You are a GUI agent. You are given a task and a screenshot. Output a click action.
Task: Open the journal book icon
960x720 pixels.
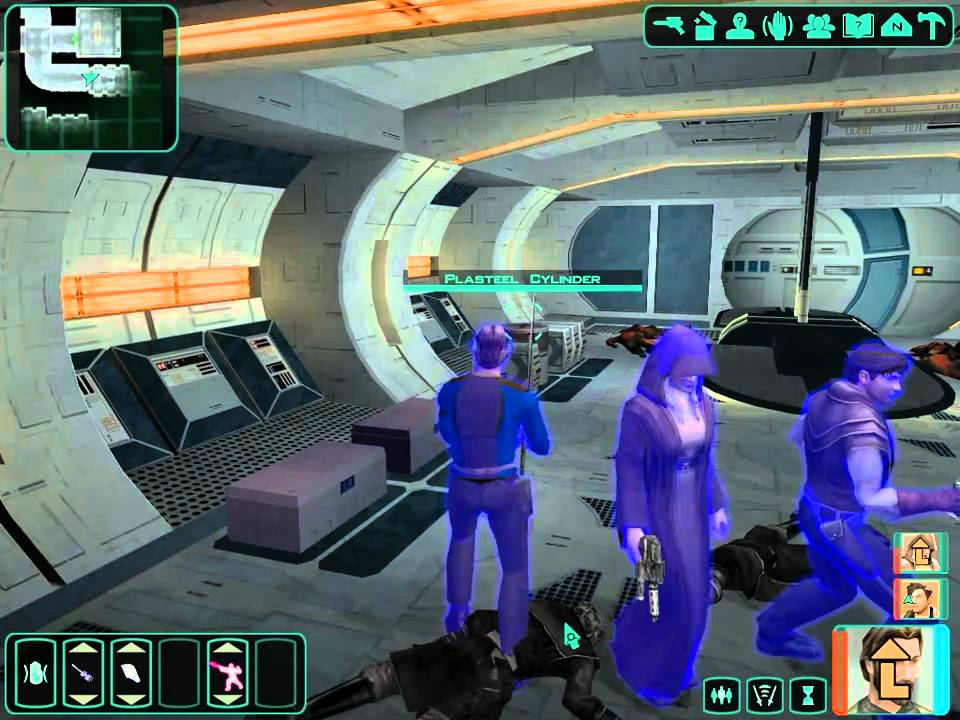856,26
